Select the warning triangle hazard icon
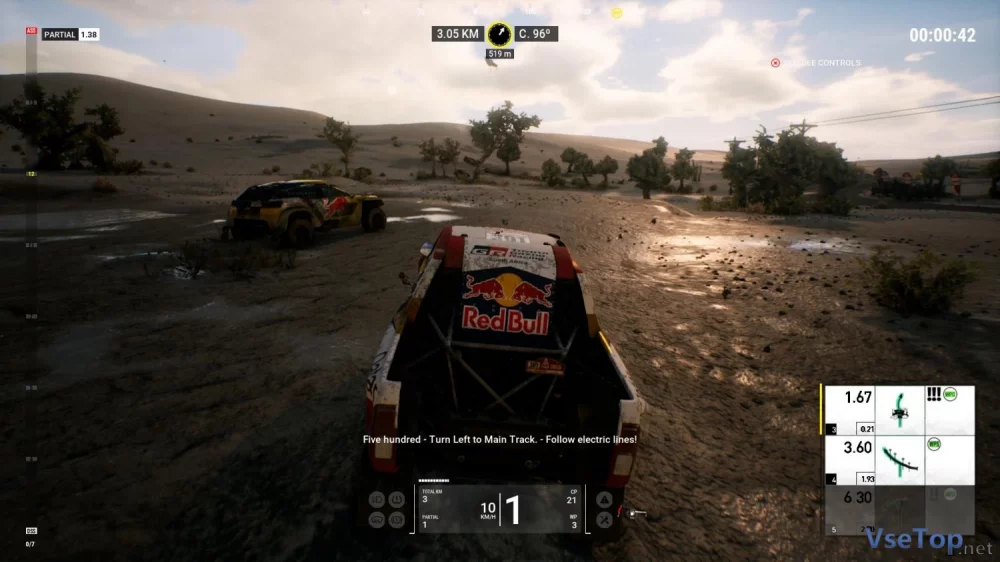 tap(604, 499)
